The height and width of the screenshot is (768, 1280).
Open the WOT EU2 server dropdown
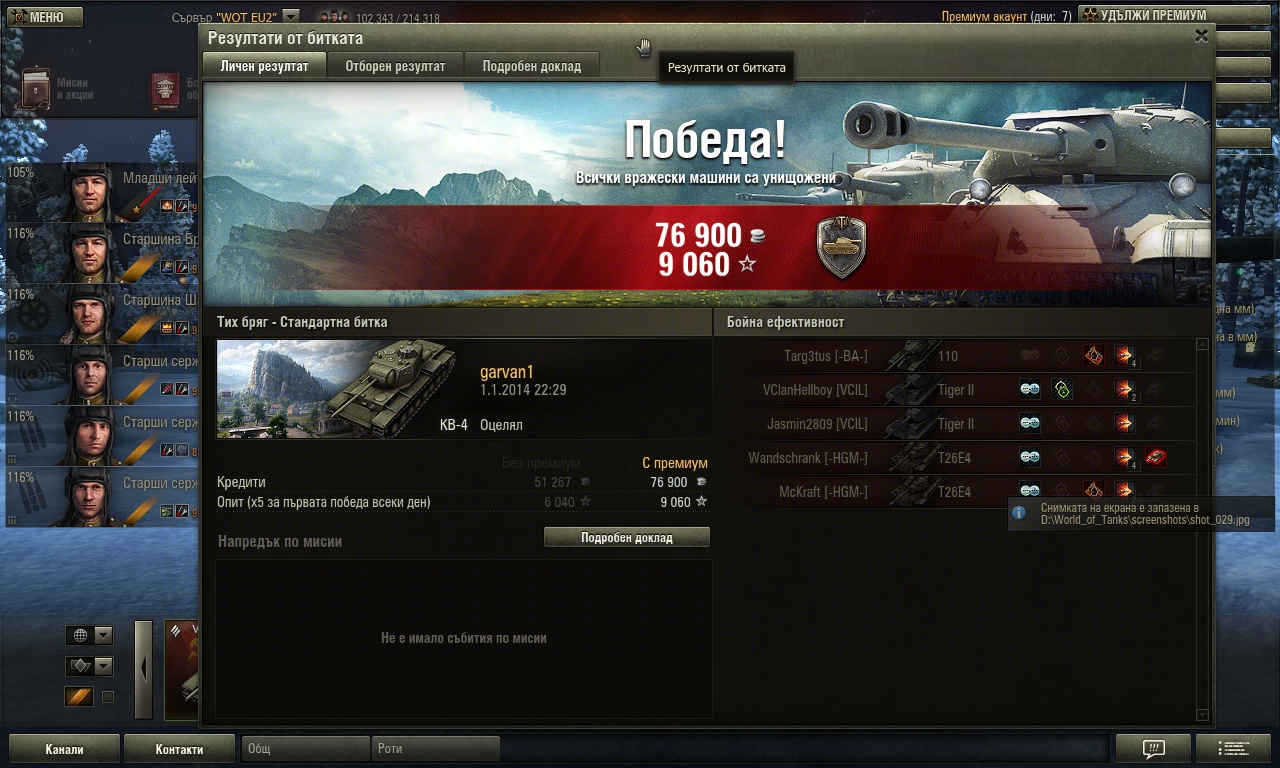(290, 16)
